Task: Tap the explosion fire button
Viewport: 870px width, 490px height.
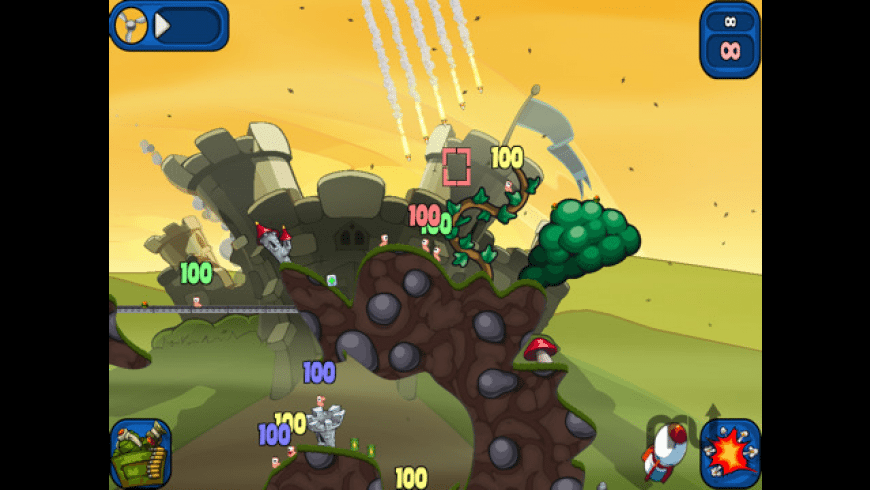Action: click(730, 451)
